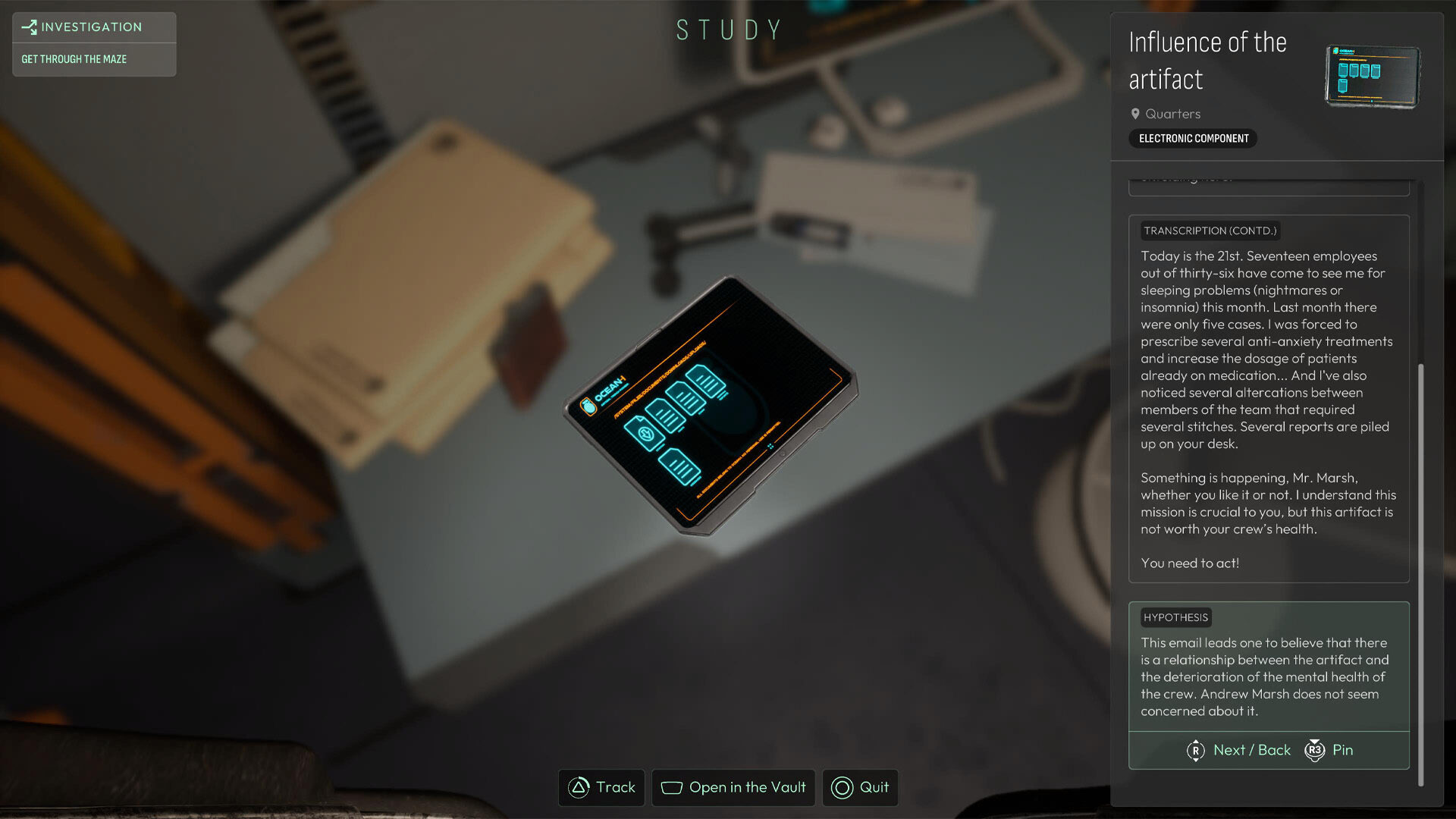This screenshot has width=1456, height=819.
Task: Click the artifact tablet thumbnail
Action: coord(1373,76)
